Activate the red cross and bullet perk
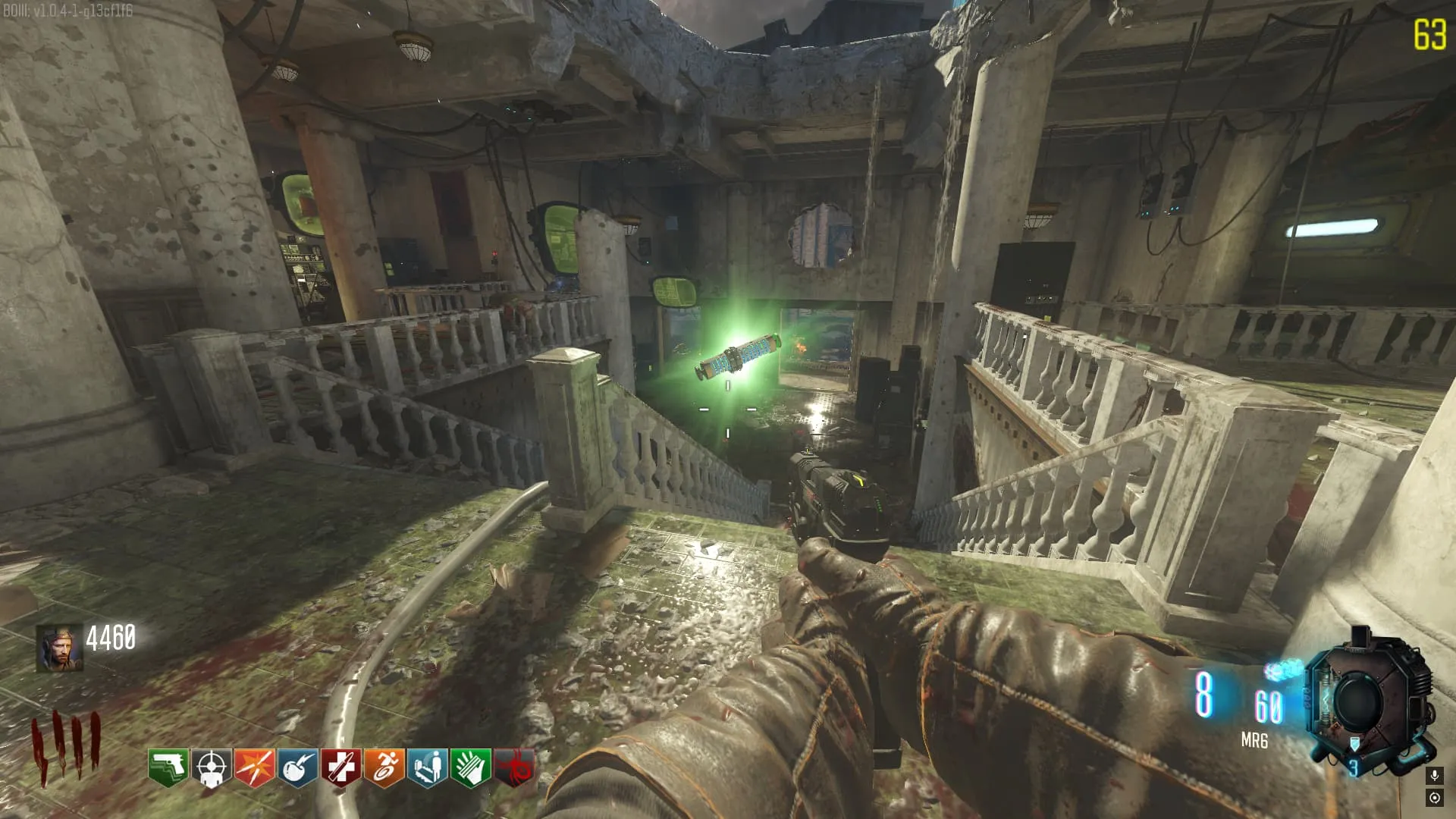Image resolution: width=1456 pixels, height=819 pixels. click(x=341, y=767)
